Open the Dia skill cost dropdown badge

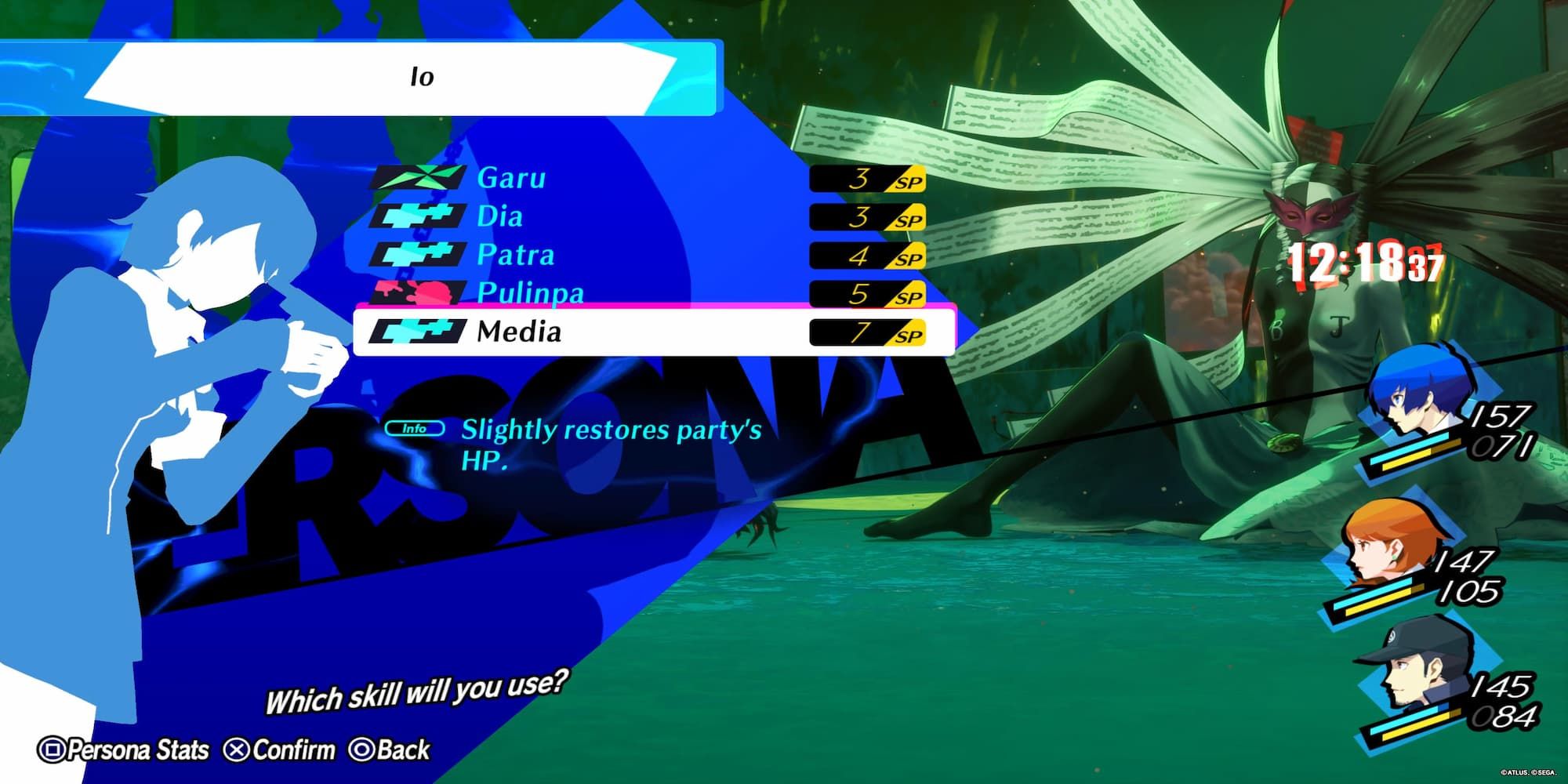click(x=866, y=217)
